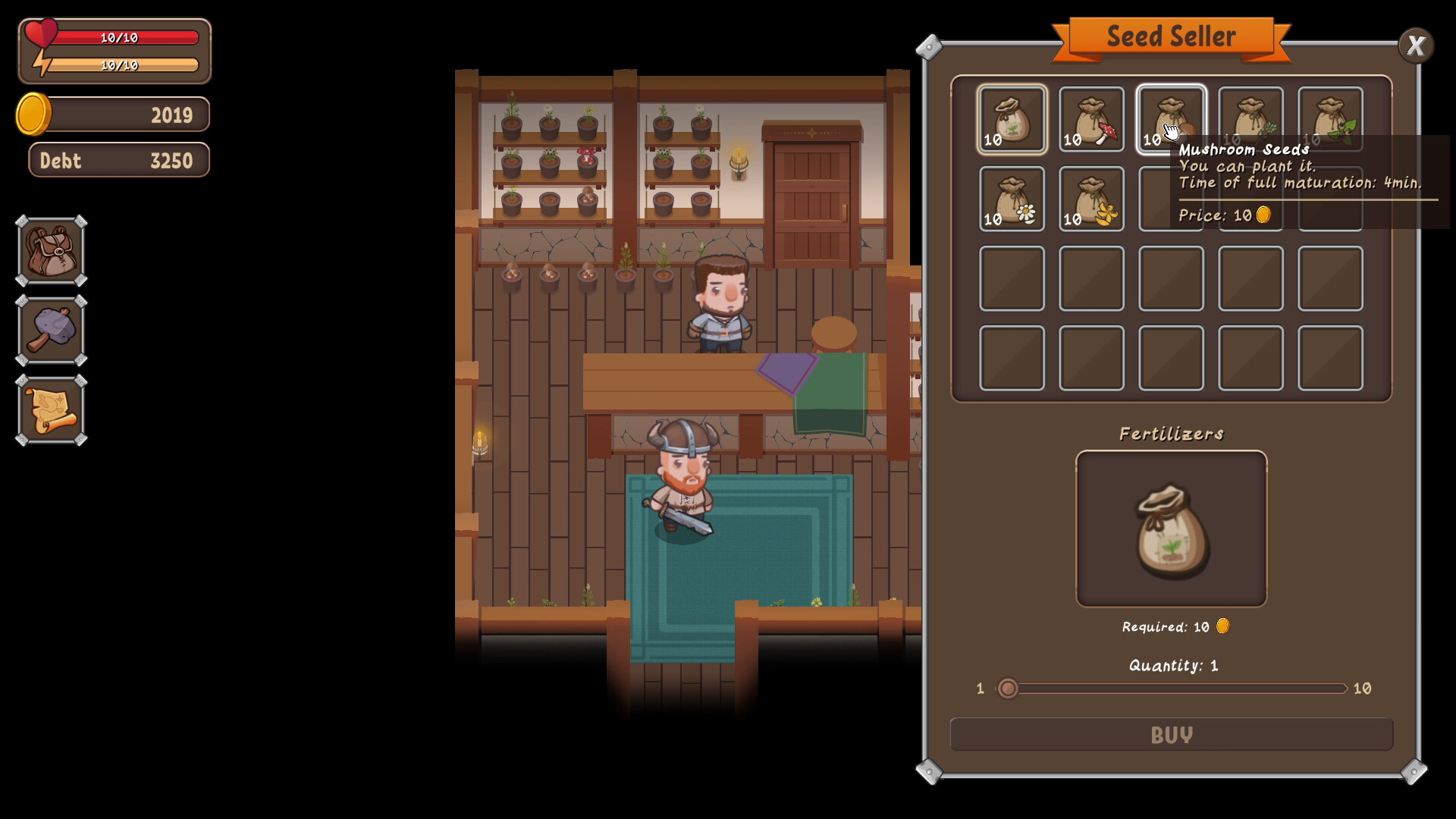Select the brown Mushroom Seeds bag

[1172, 118]
